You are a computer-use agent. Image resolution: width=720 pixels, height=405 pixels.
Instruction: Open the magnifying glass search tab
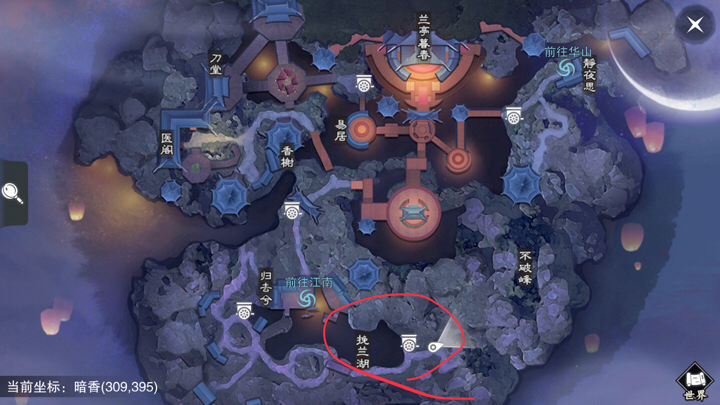point(13,192)
